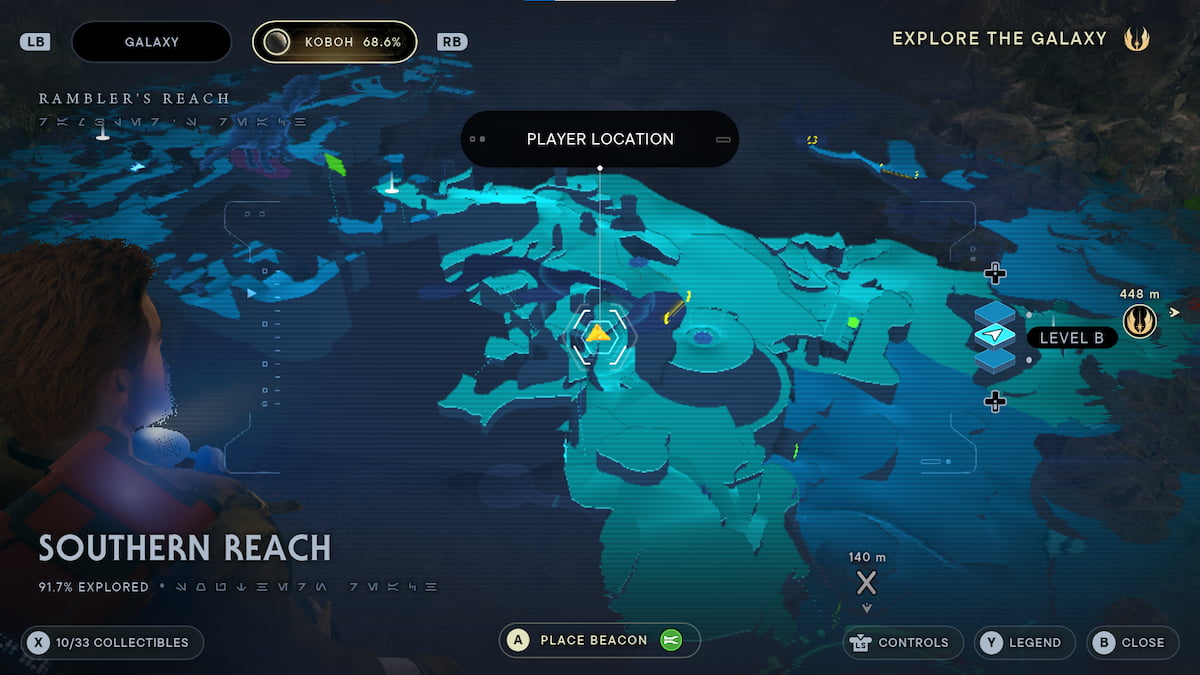This screenshot has height=675, width=1200.
Task: Go up one map level
Action: click(994, 273)
